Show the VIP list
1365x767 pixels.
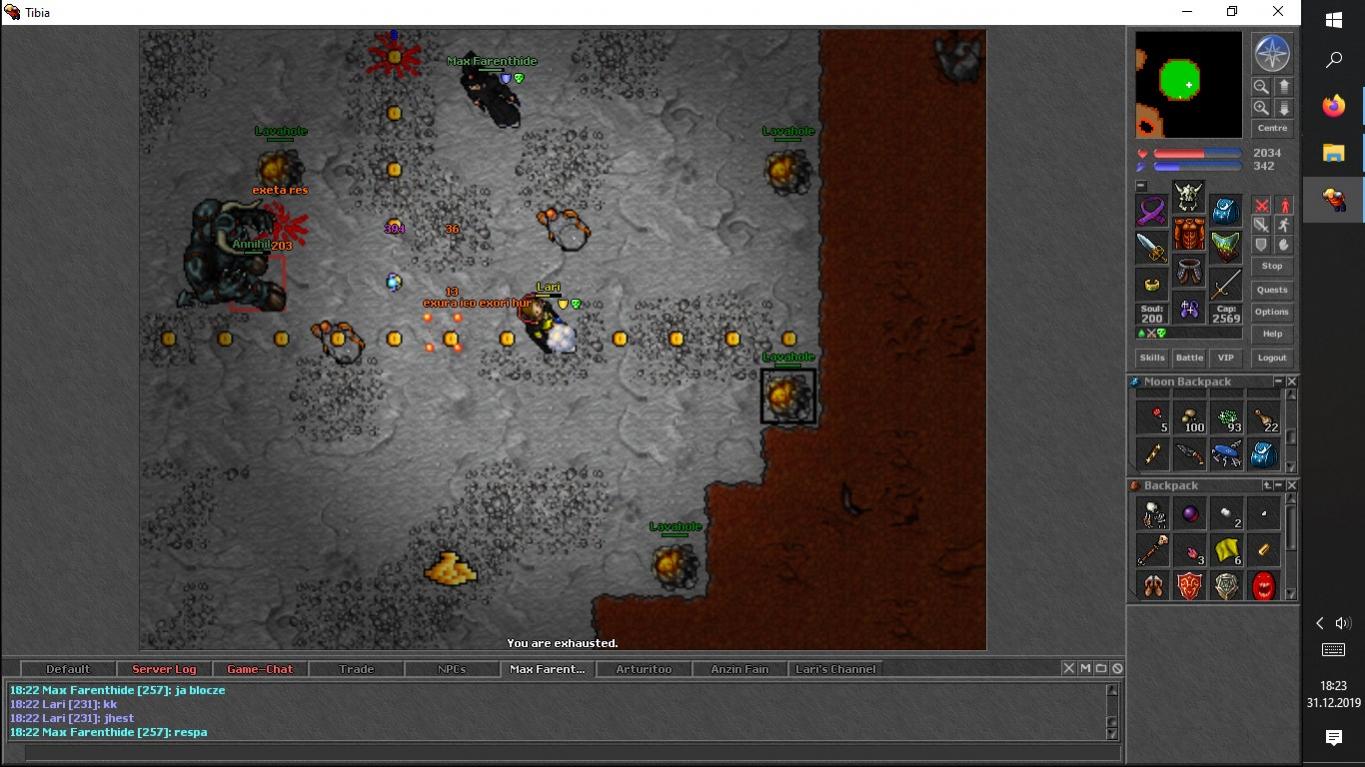[x=1225, y=358]
